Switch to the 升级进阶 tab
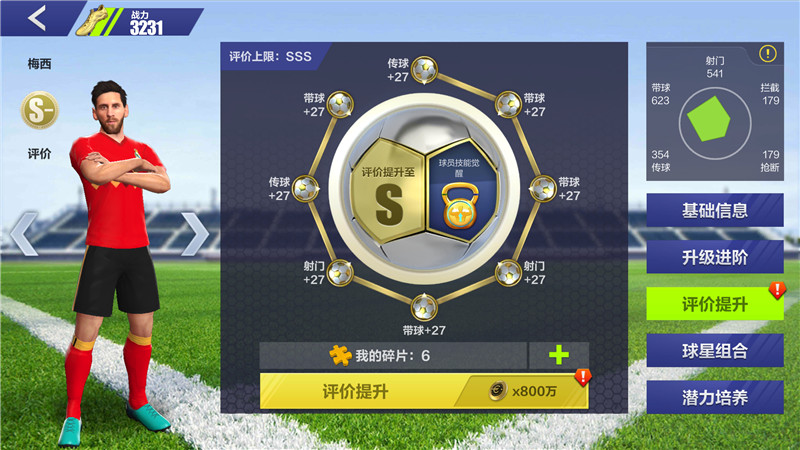 click(x=714, y=256)
